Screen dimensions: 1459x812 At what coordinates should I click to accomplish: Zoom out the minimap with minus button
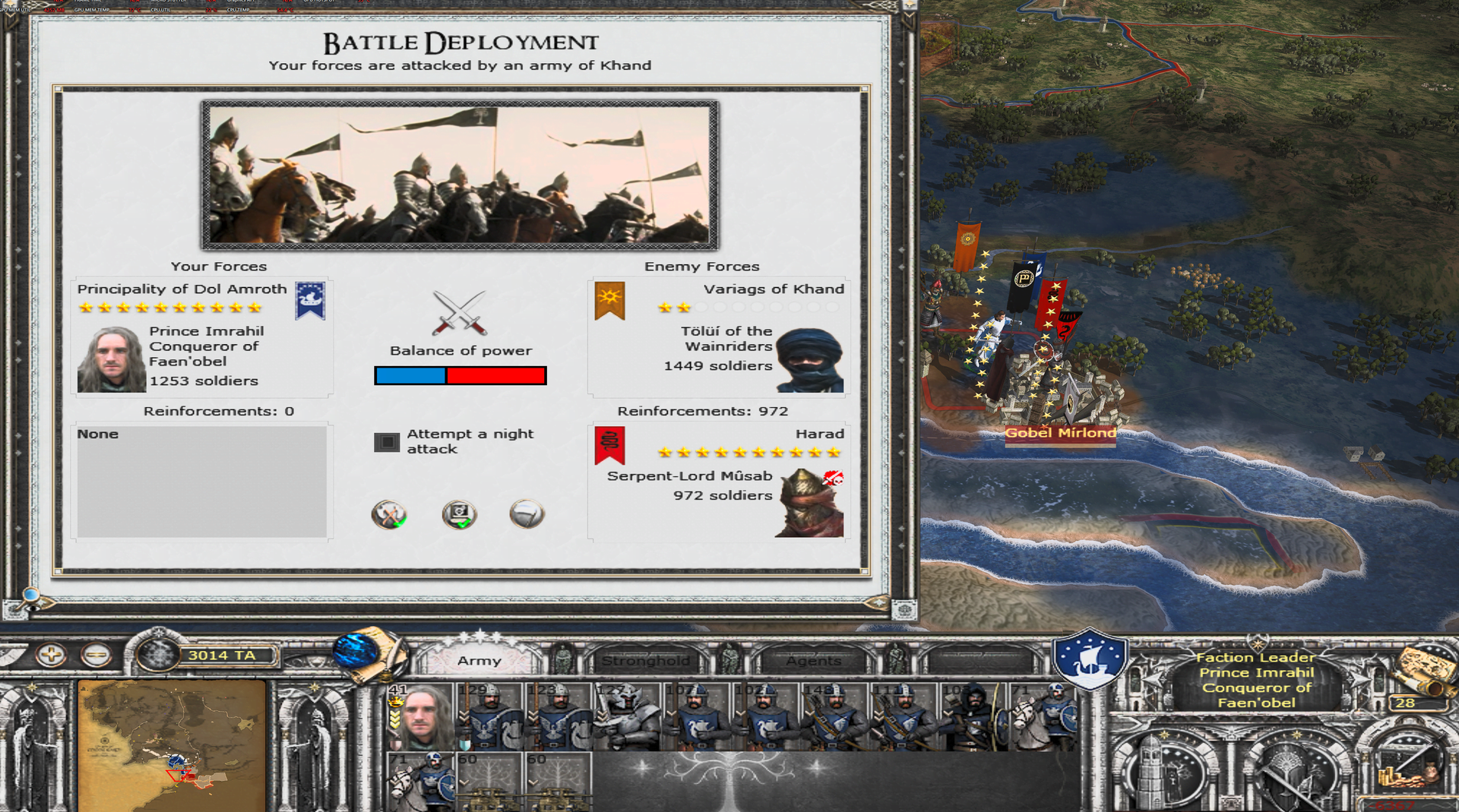[x=96, y=655]
